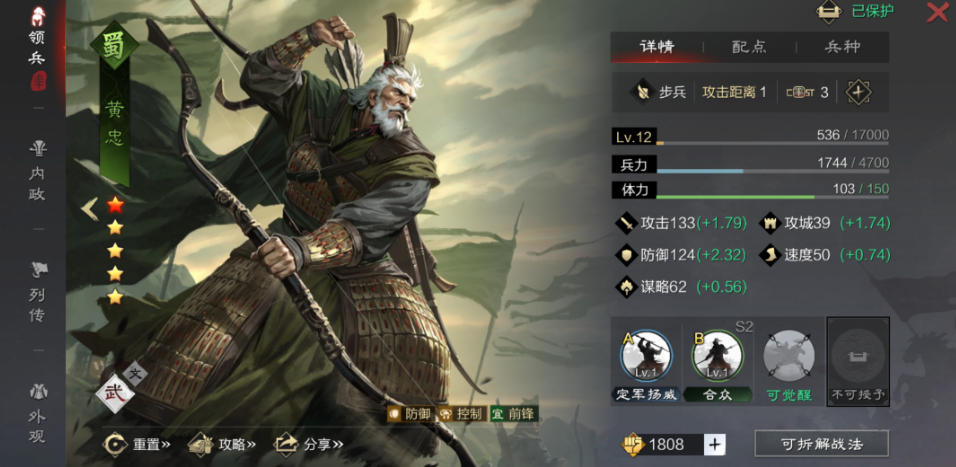956x467 pixels.
Task: Close the hero detail screen
Action: [x=937, y=12]
